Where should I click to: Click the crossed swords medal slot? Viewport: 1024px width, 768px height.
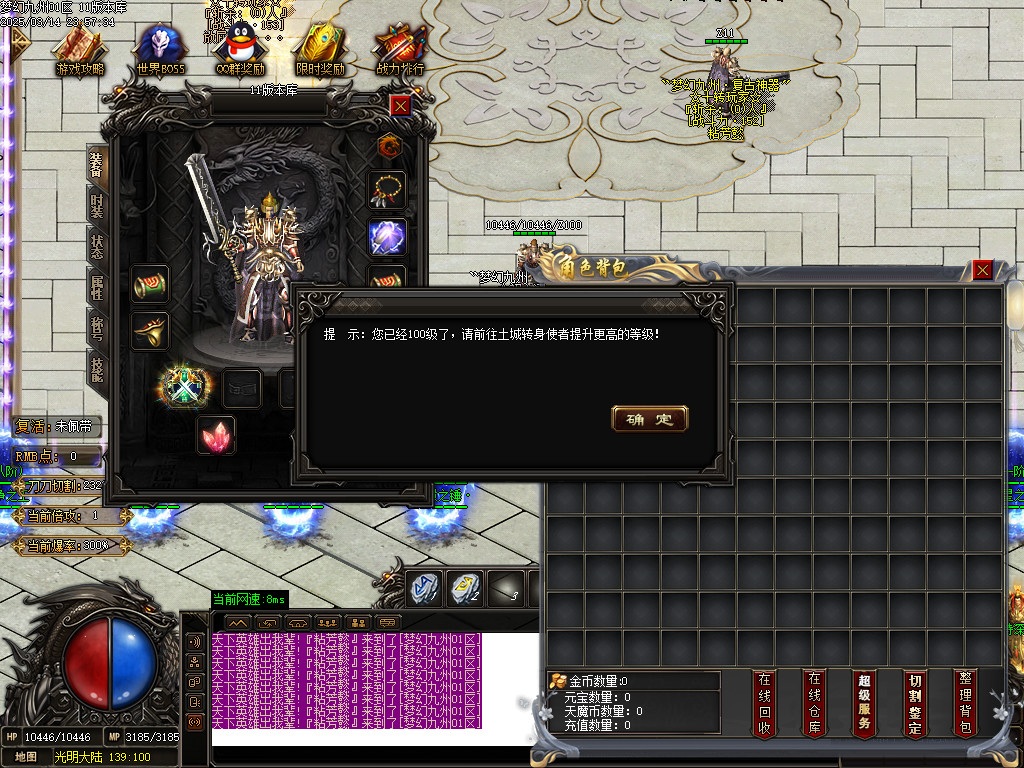click(183, 386)
